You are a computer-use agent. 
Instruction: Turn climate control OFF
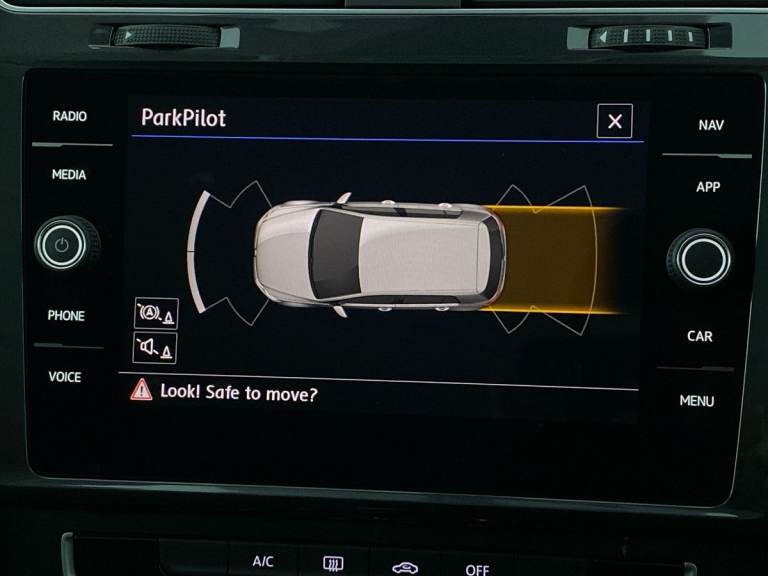click(x=477, y=568)
